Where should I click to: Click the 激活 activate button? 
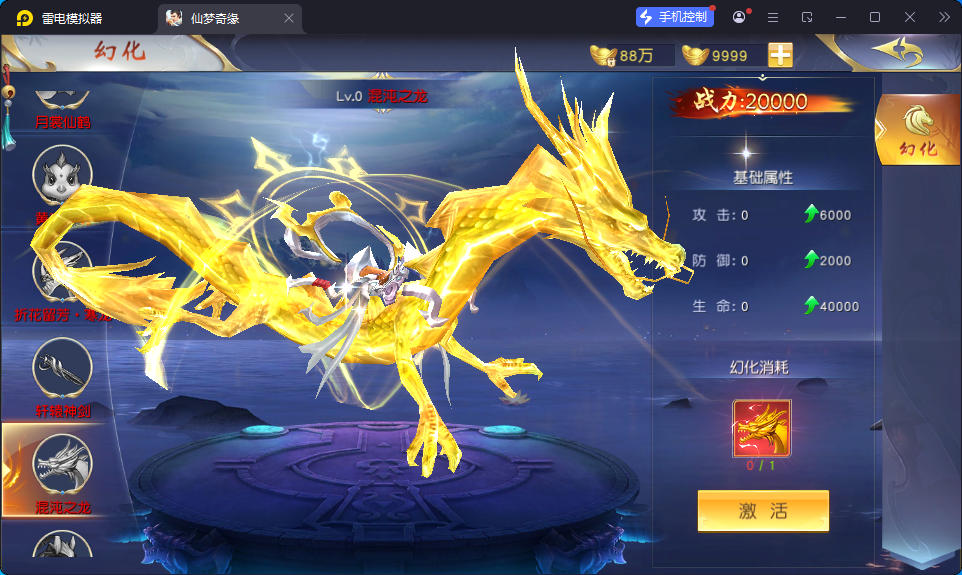[x=763, y=511]
